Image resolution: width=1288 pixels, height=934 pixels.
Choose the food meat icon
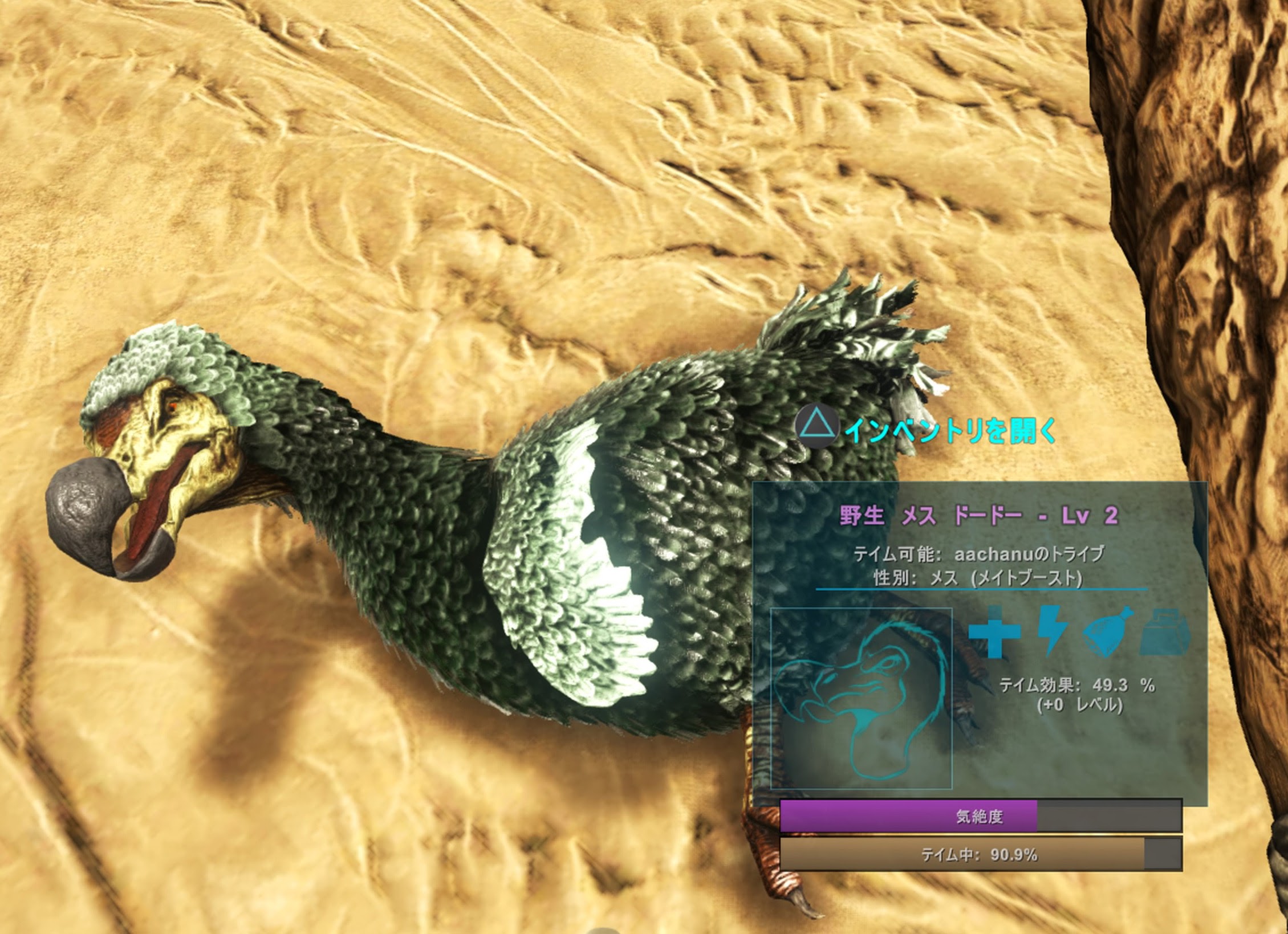1108,633
